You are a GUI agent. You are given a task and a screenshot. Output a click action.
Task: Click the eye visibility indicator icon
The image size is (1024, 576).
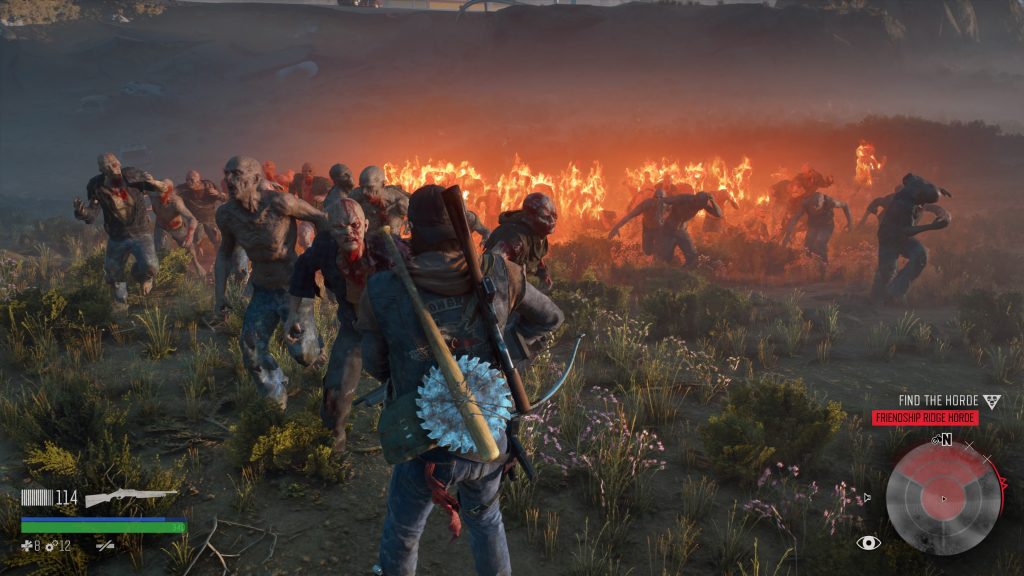click(868, 543)
